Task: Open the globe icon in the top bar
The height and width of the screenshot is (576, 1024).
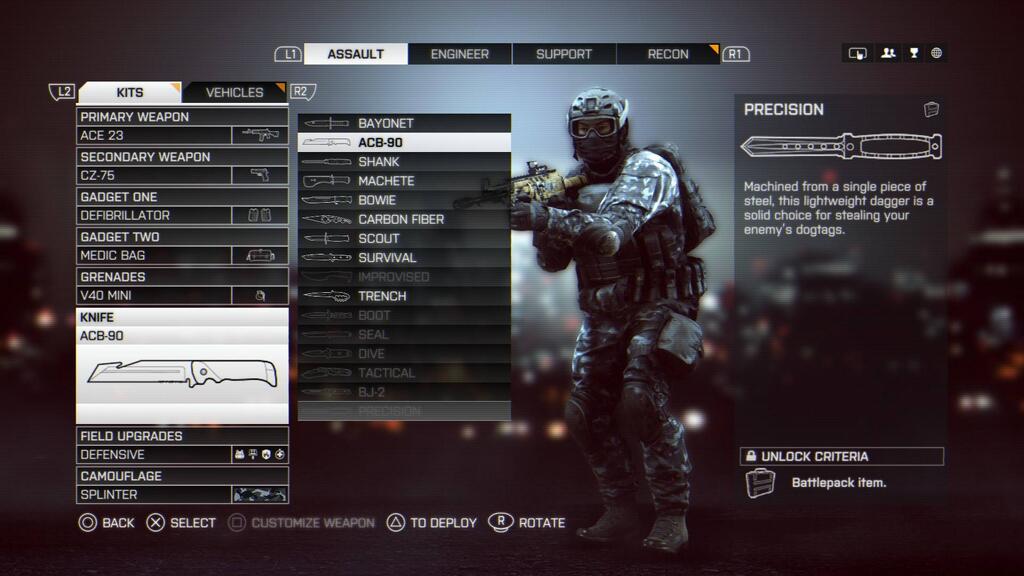Action: [937, 54]
